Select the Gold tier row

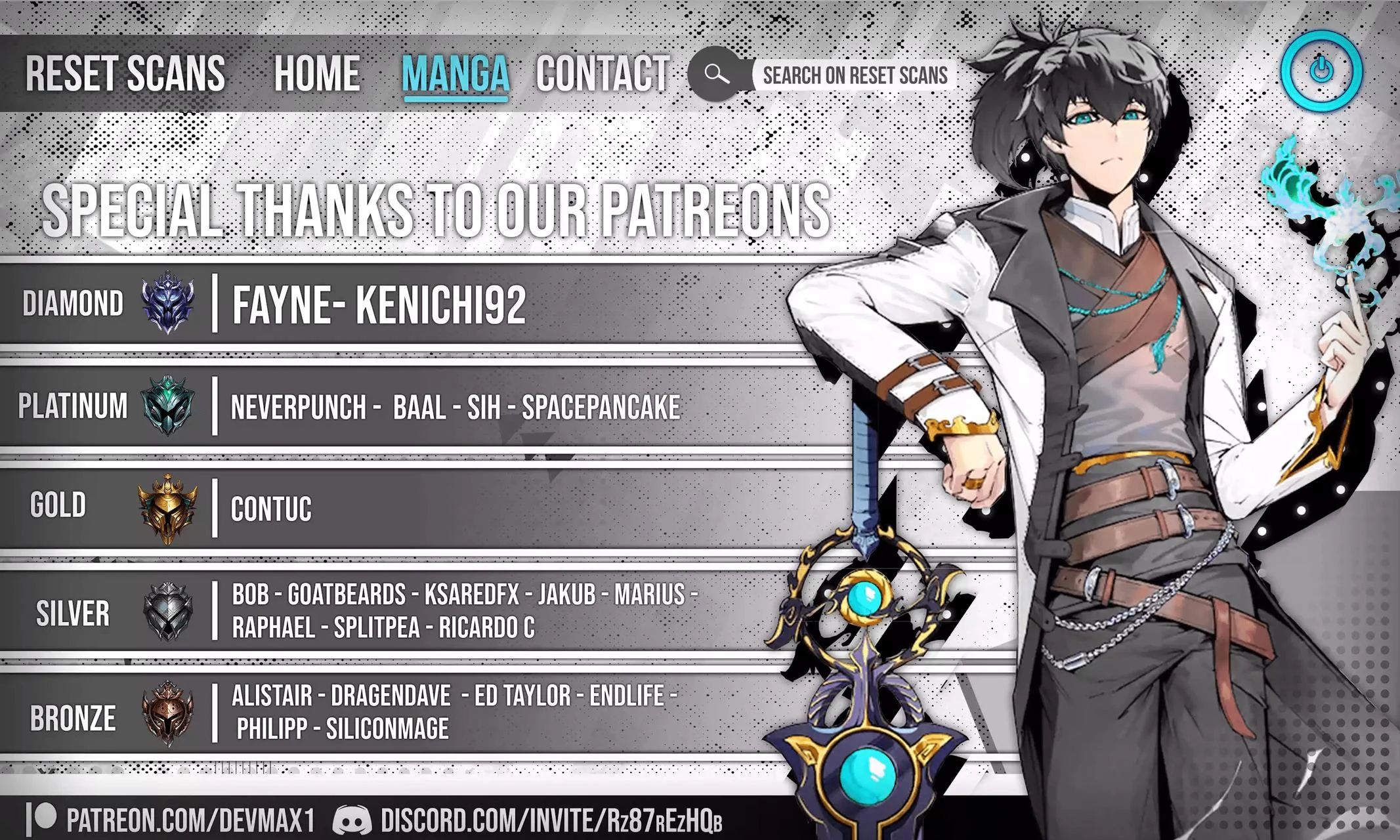click(394, 508)
